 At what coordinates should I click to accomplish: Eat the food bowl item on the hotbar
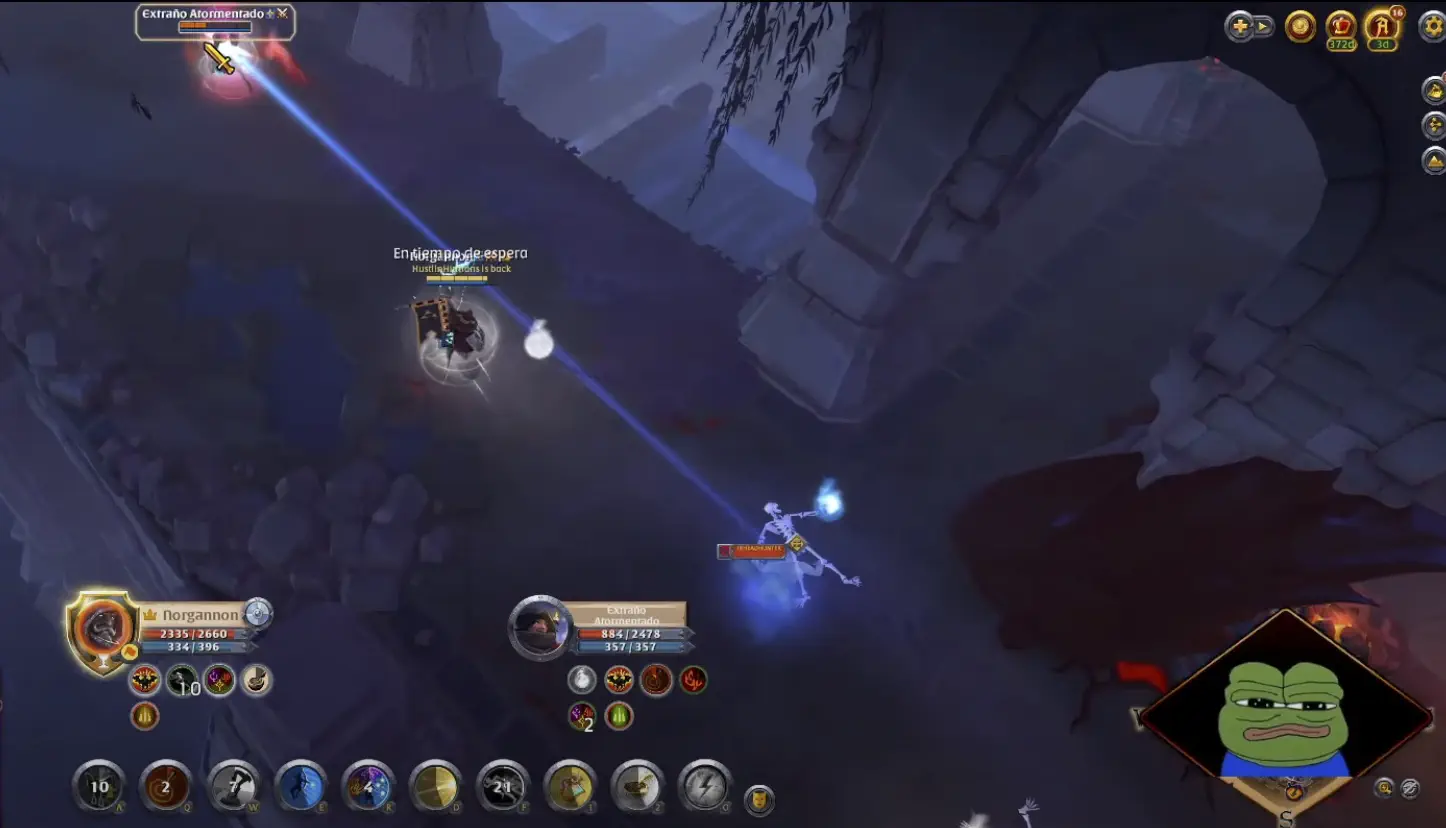click(x=637, y=787)
